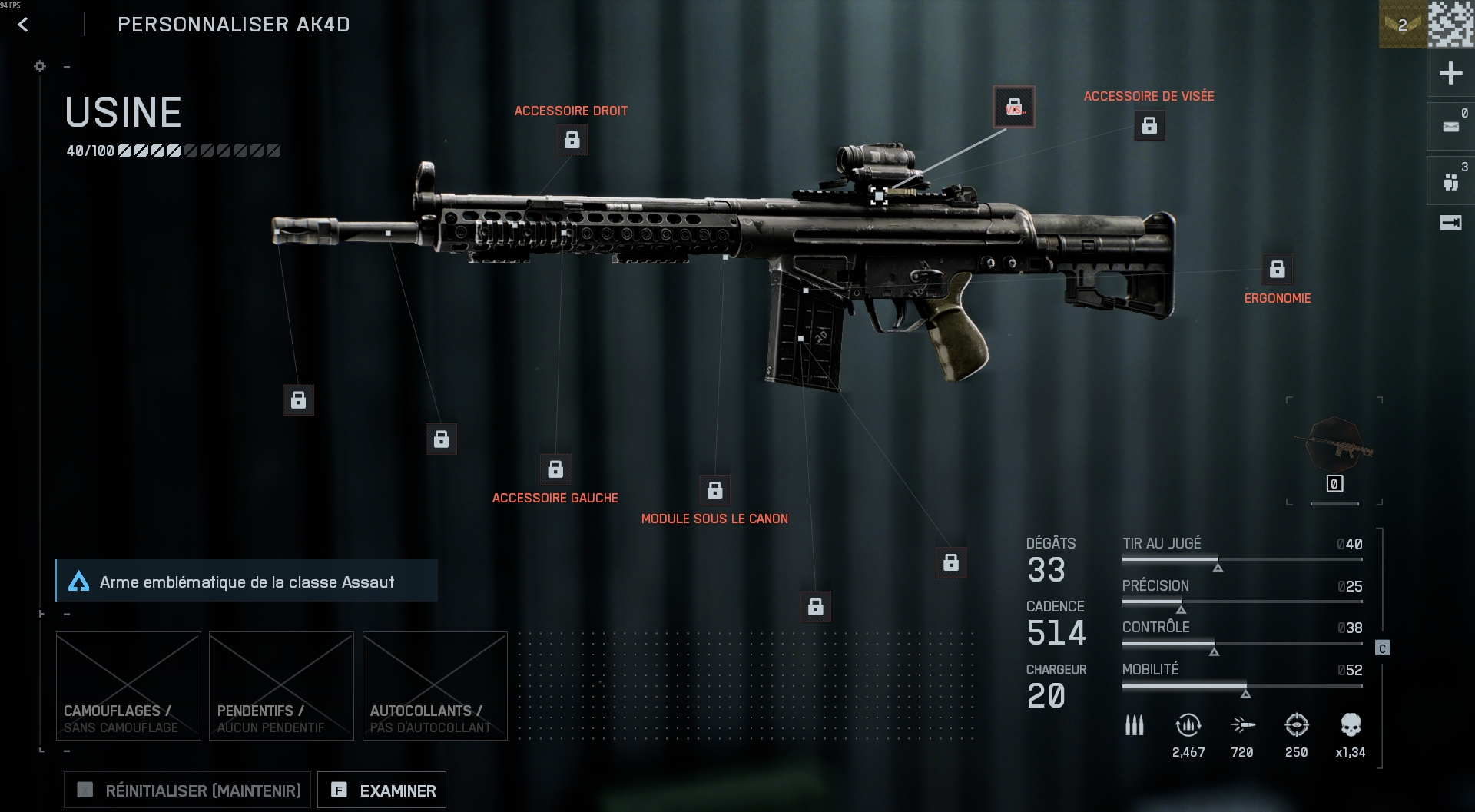Unlock the Ergonomie attachment slot padlock

[x=1278, y=270]
